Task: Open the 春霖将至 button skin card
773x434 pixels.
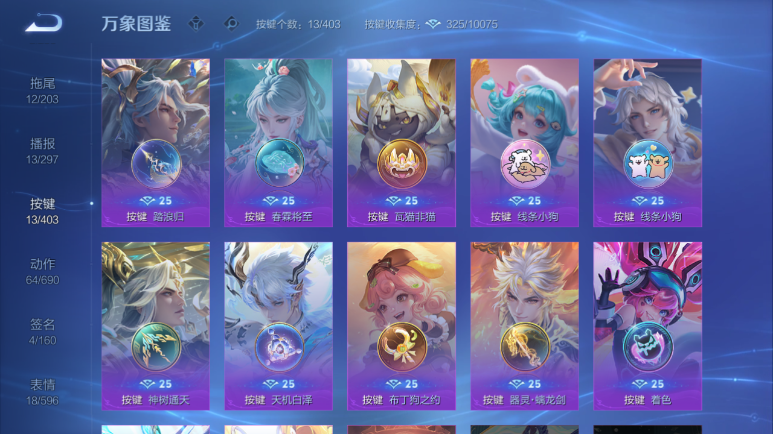Action: [x=278, y=142]
